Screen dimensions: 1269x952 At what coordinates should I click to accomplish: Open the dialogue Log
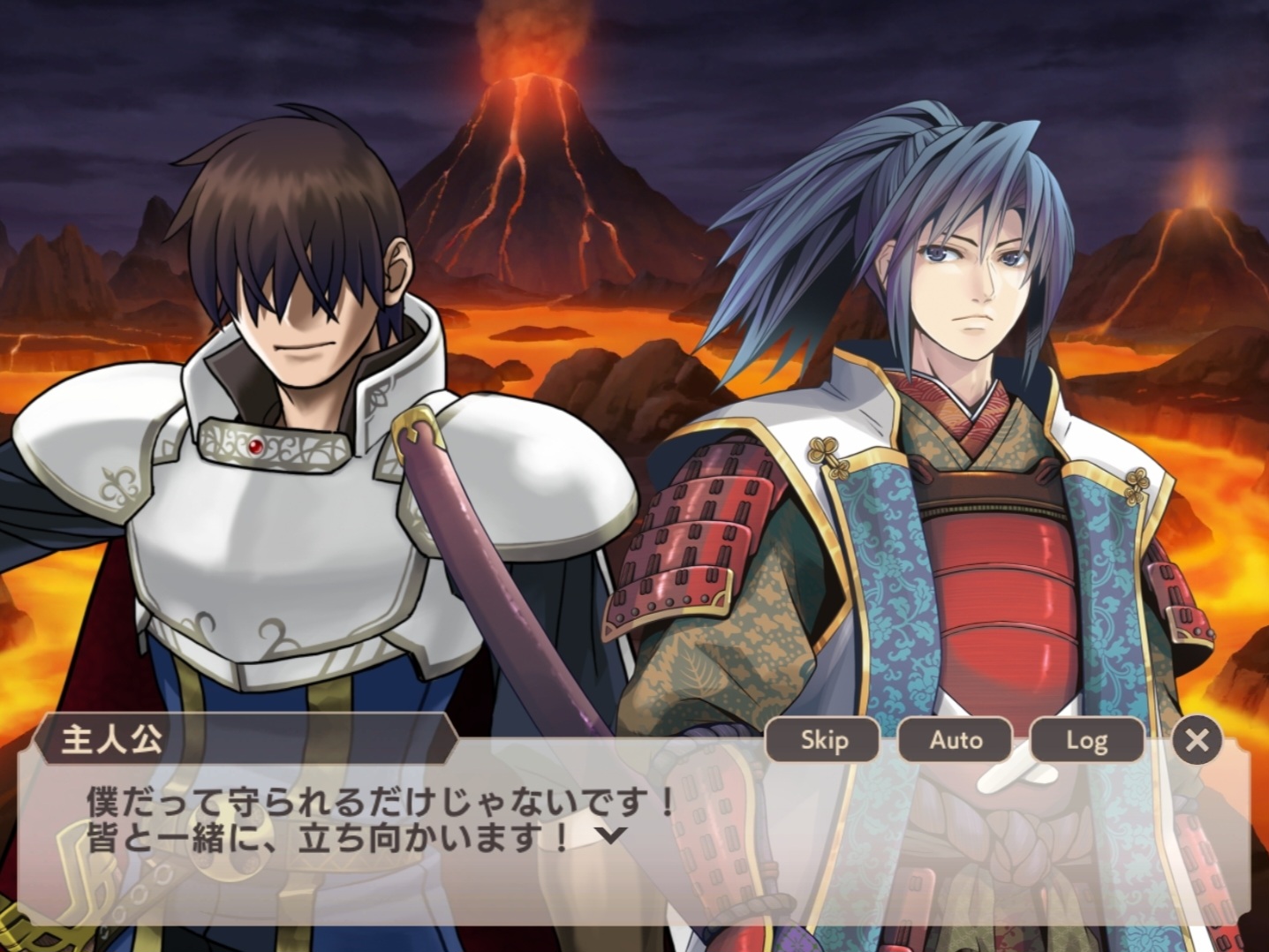click(1086, 740)
